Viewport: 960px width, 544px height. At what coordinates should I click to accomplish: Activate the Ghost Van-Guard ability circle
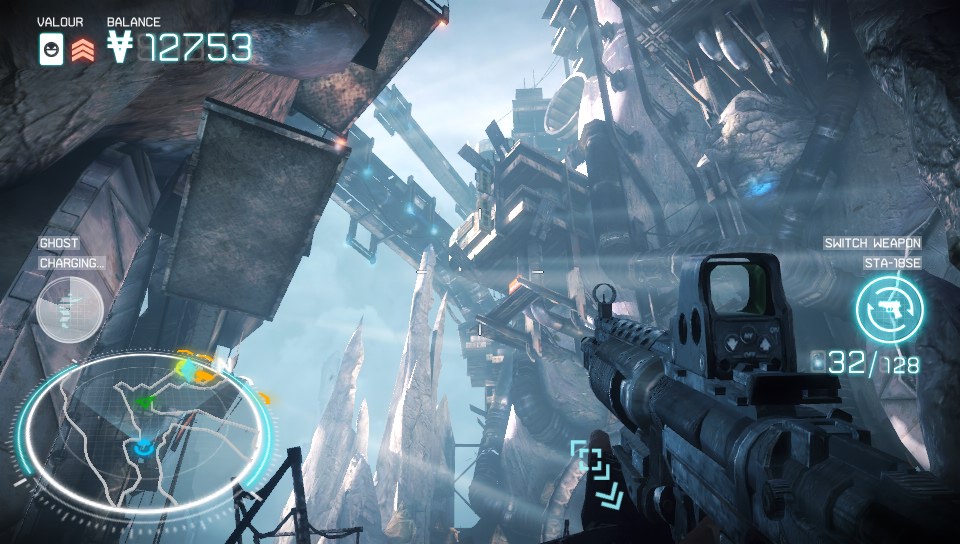[x=70, y=309]
